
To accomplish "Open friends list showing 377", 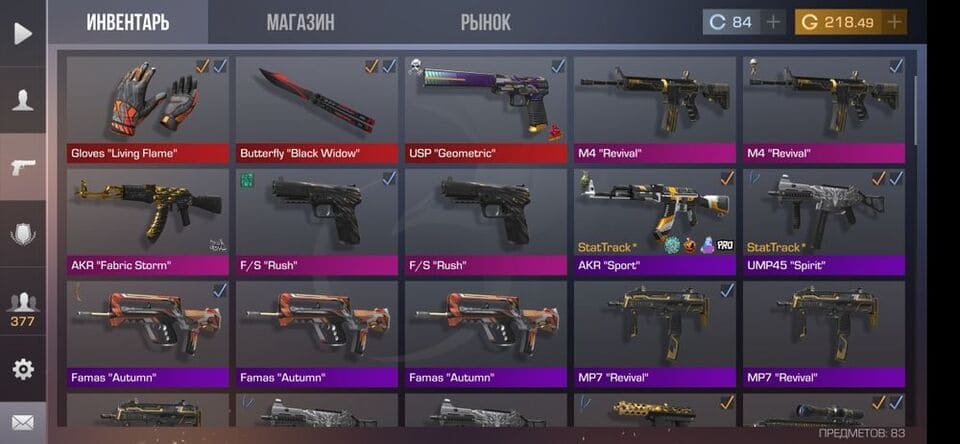I will [22, 309].
